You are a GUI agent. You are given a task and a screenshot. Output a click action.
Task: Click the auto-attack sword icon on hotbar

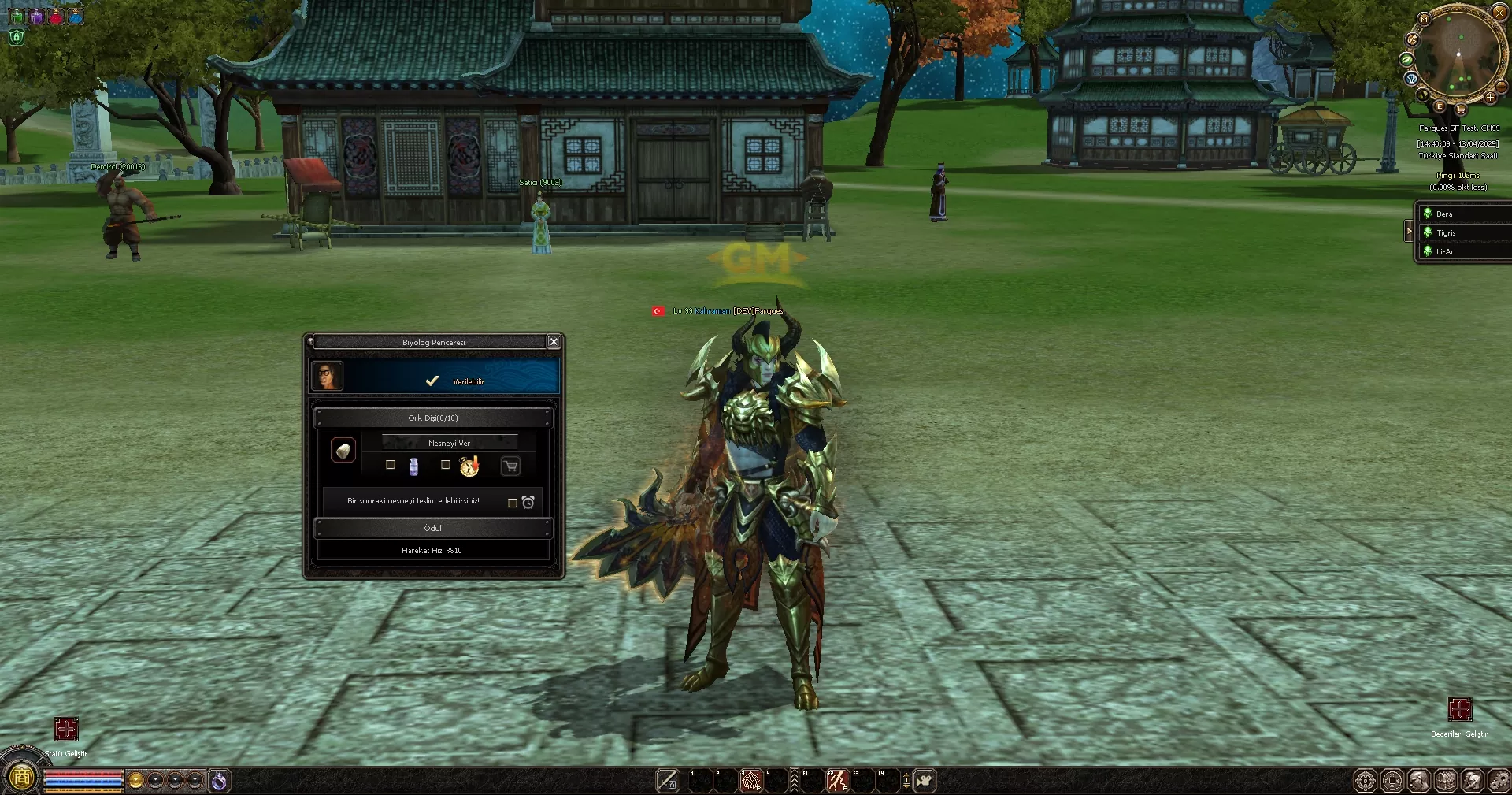coord(666,780)
